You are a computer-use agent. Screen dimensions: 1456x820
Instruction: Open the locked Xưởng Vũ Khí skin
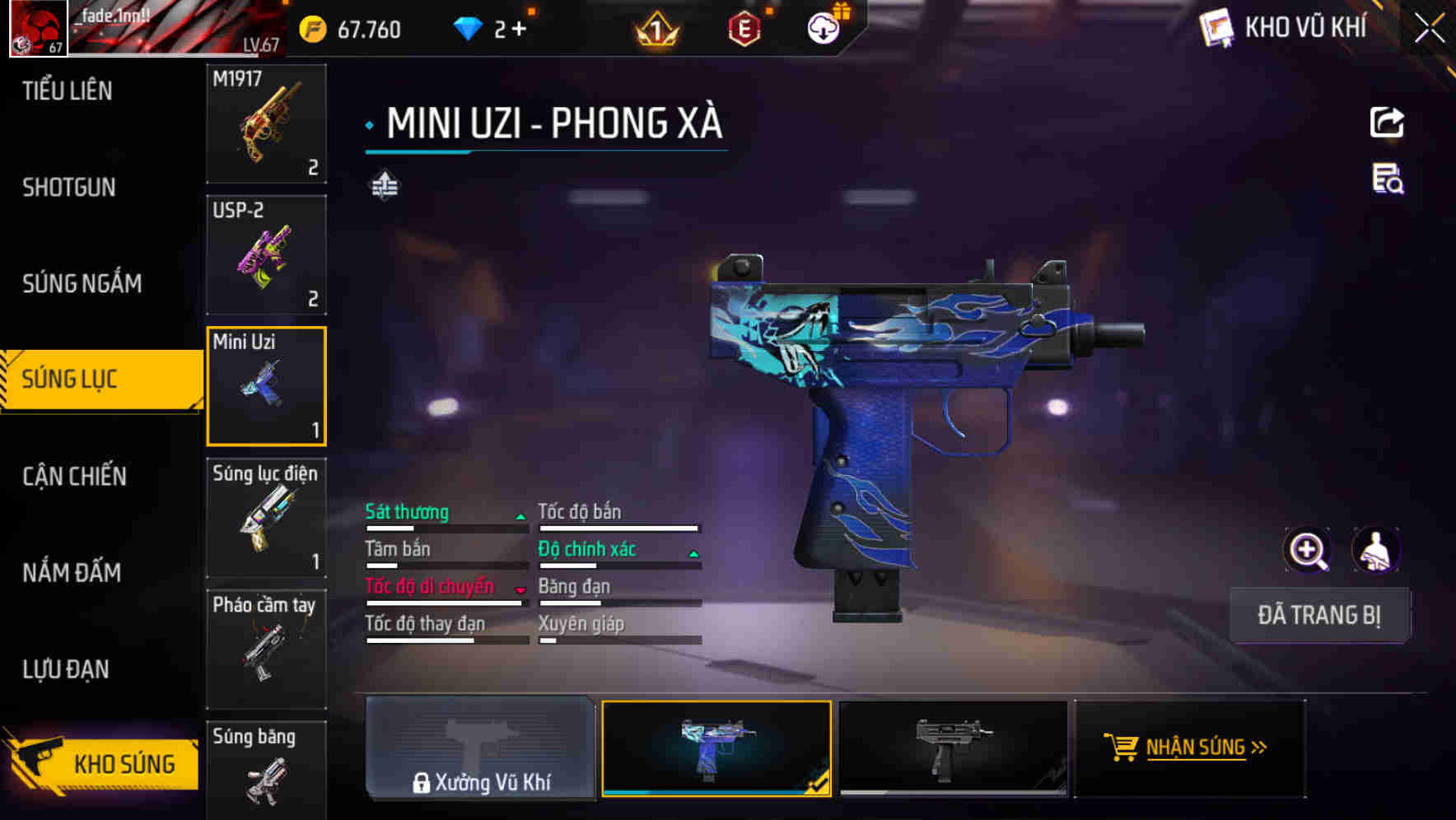coord(480,749)
